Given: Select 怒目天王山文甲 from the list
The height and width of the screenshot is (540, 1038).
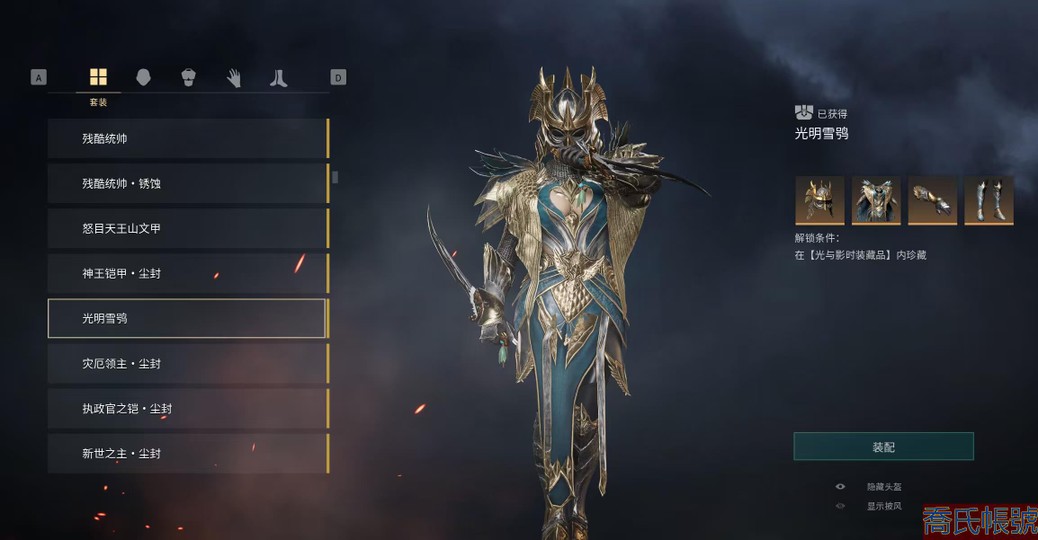Looking at the screenshot, I should (187, 229).
